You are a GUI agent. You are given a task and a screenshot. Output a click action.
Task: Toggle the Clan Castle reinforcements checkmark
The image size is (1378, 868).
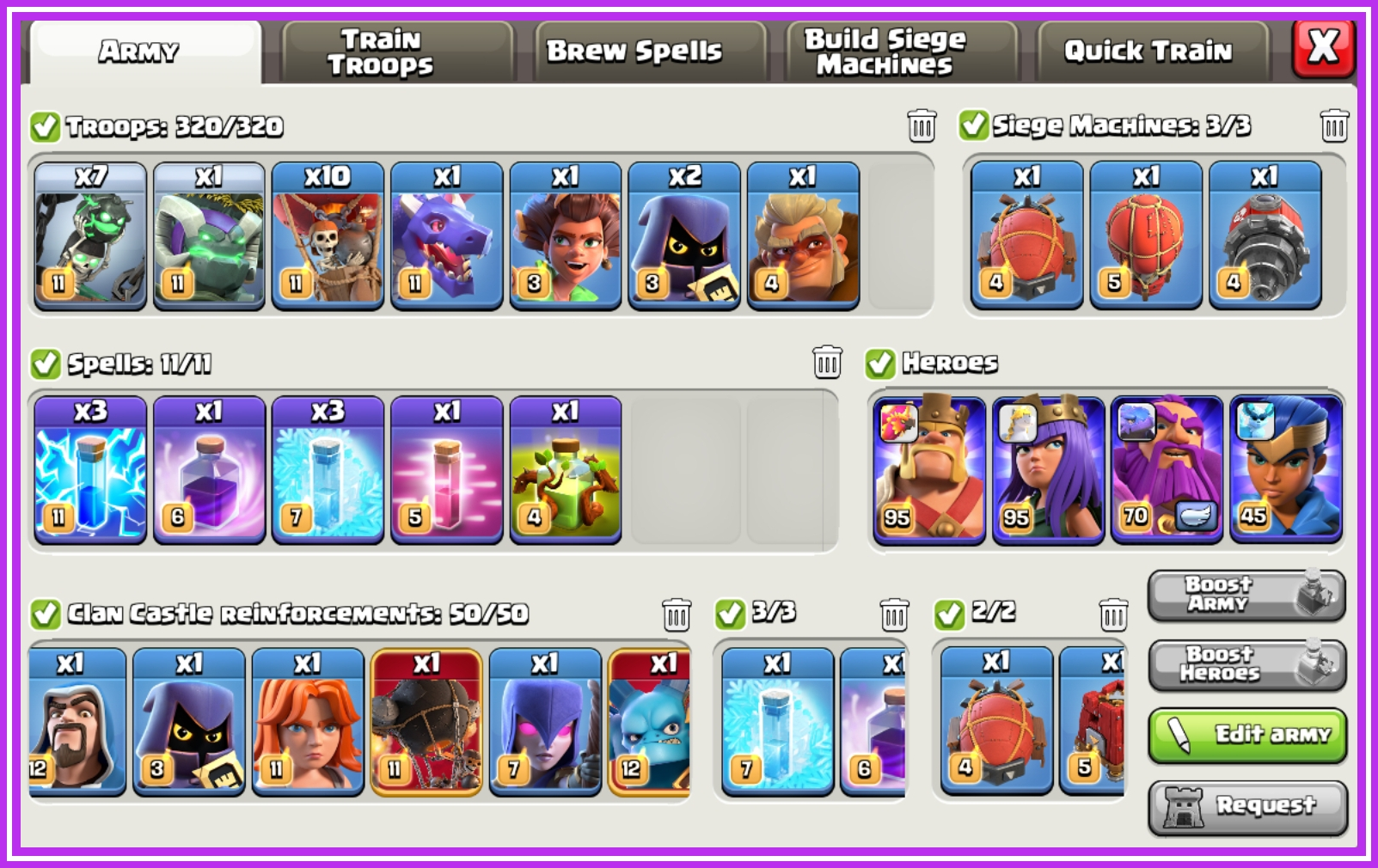pyautogui.click(x=45, y=614)
